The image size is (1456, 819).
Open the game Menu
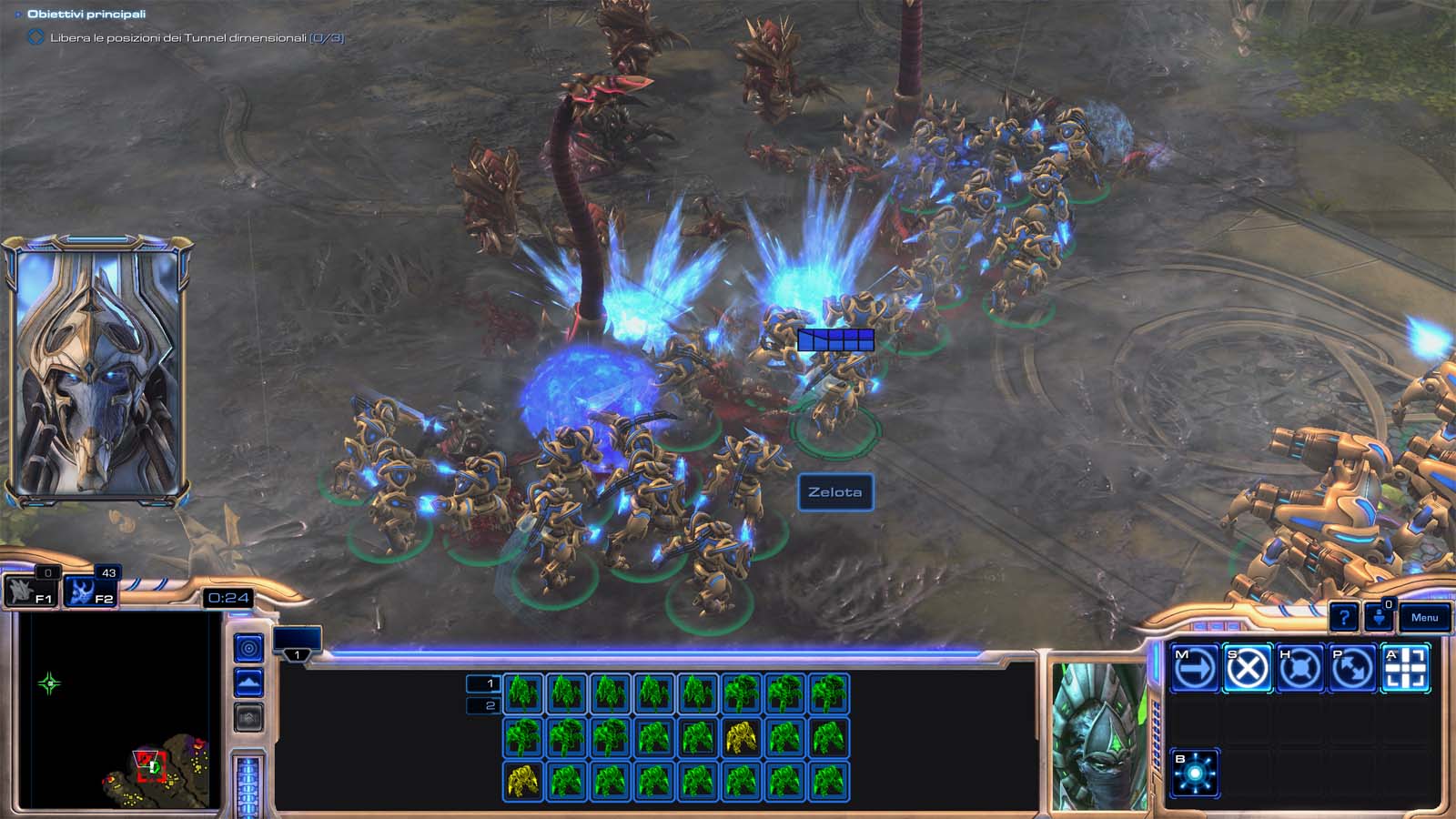[1424, 618]
